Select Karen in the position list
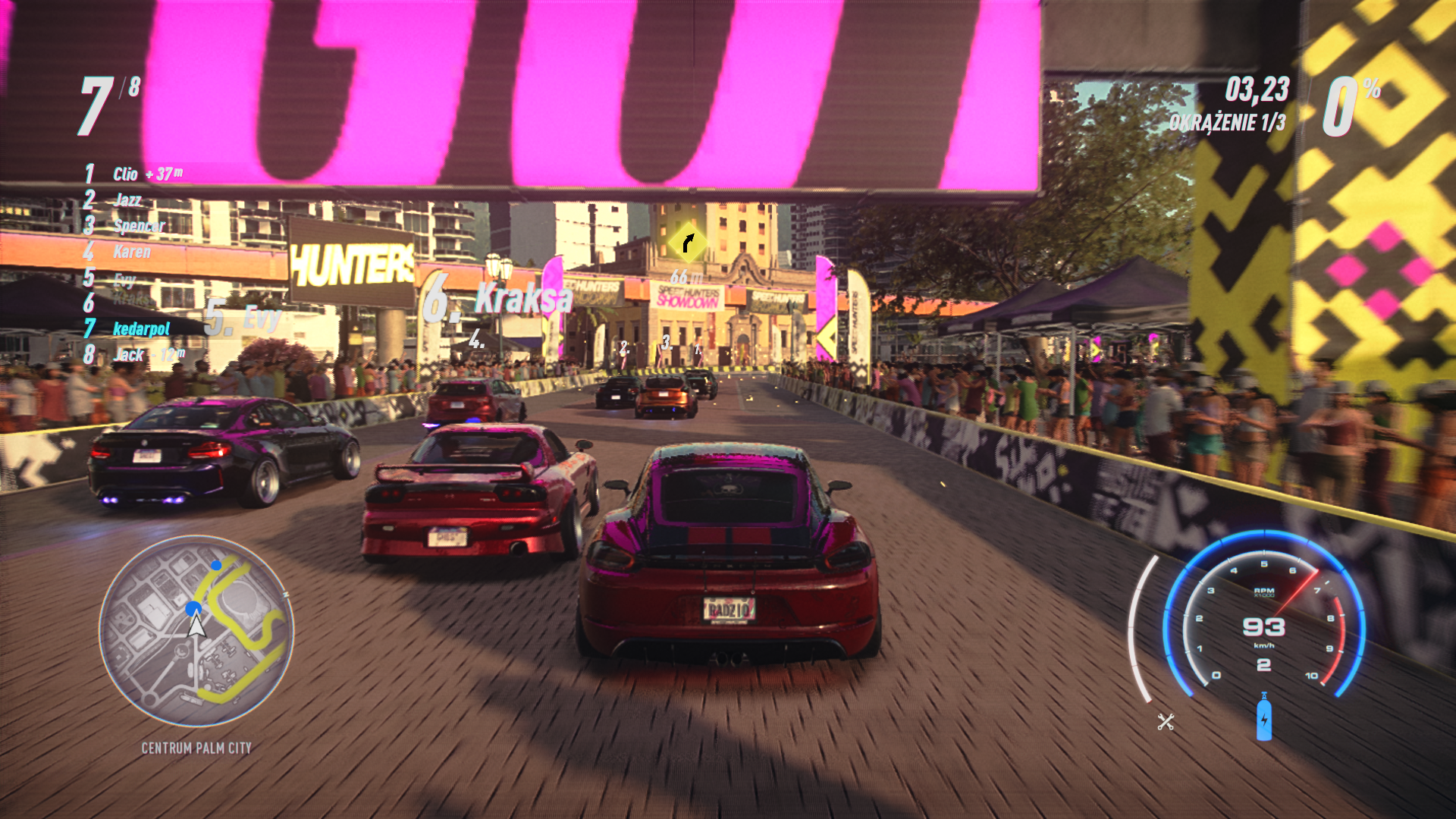 pos(131,251)
